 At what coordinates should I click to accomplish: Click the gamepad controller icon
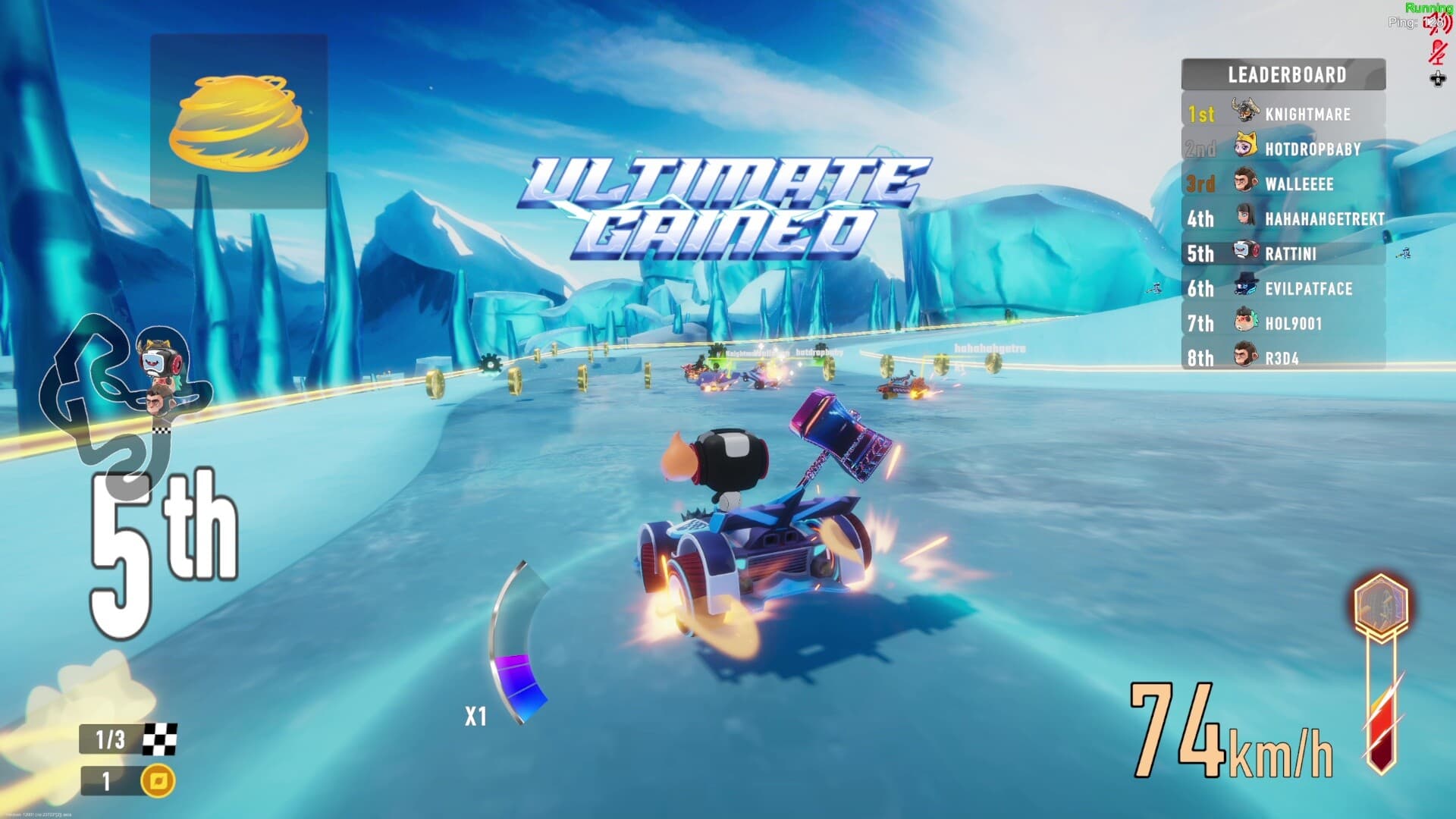pyautogui.click(x=1437, y=78)
